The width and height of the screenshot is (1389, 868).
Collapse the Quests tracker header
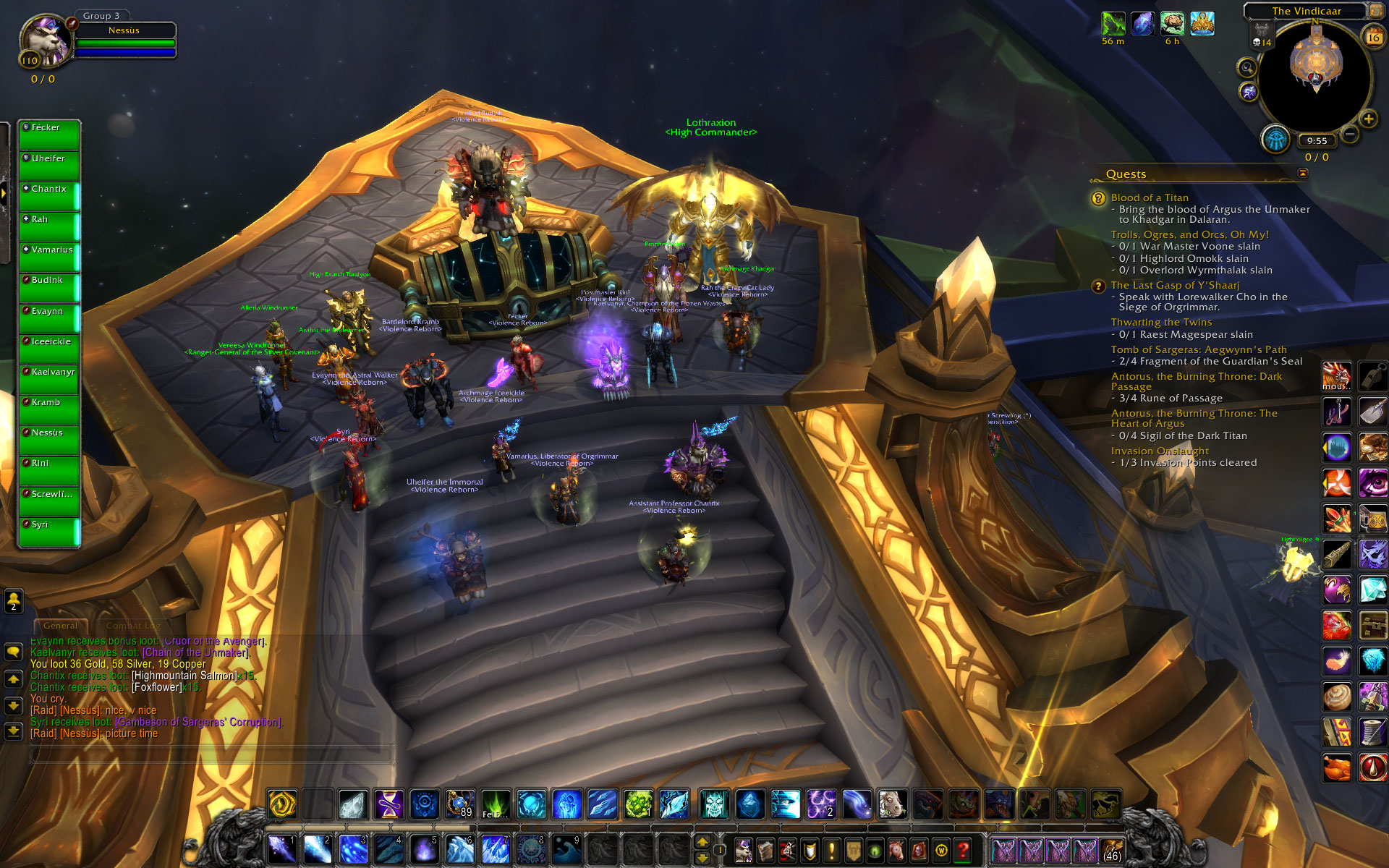[x=1303, y=173]
